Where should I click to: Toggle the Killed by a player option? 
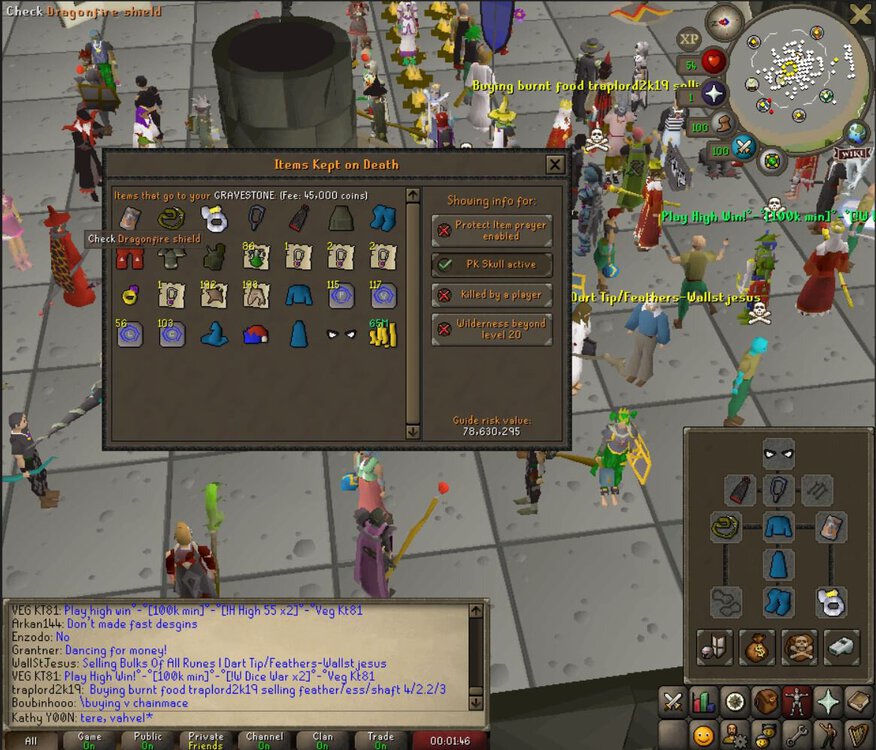[492, 295]
